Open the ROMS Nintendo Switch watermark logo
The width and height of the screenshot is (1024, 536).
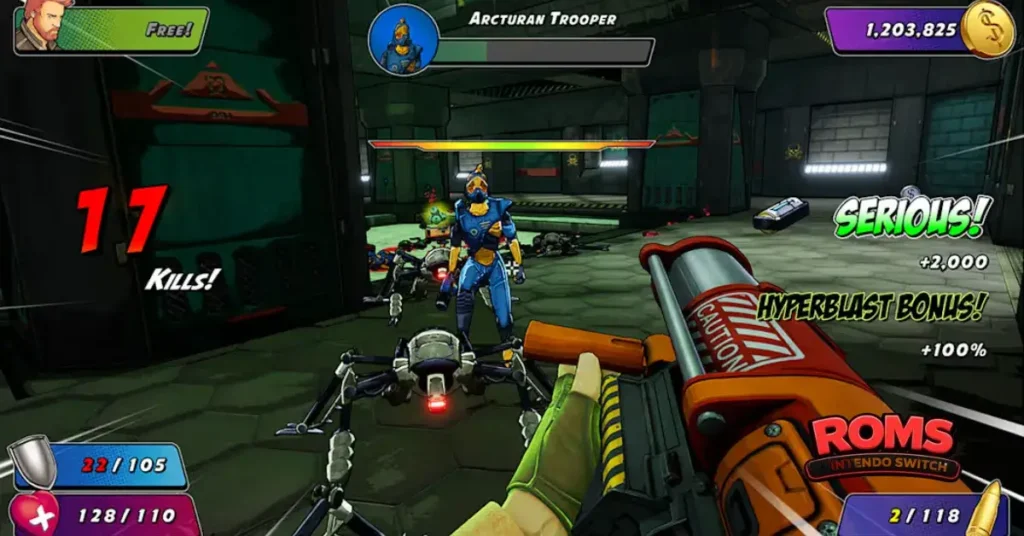882,446
